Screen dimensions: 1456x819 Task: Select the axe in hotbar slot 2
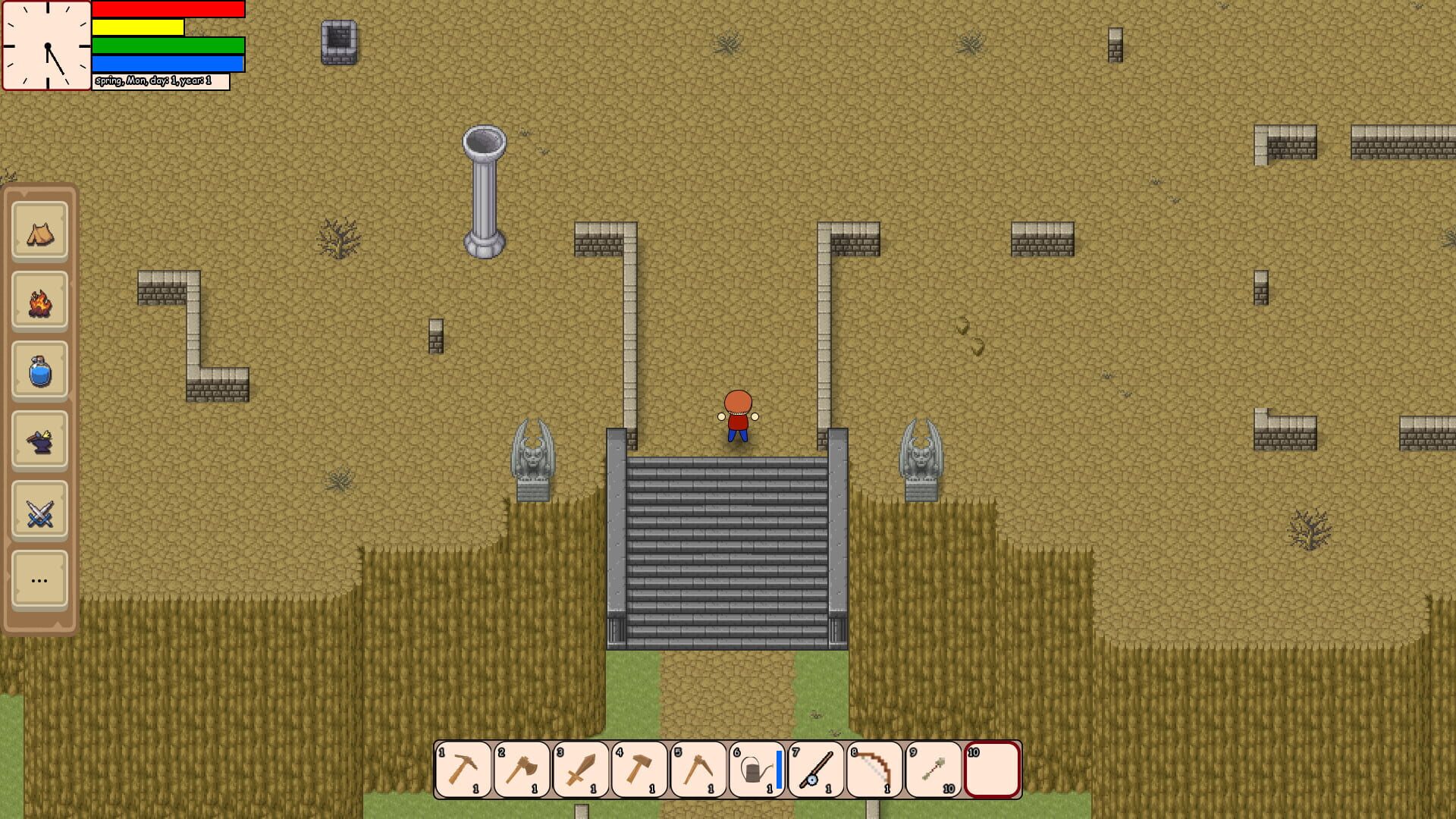[522, 770]
